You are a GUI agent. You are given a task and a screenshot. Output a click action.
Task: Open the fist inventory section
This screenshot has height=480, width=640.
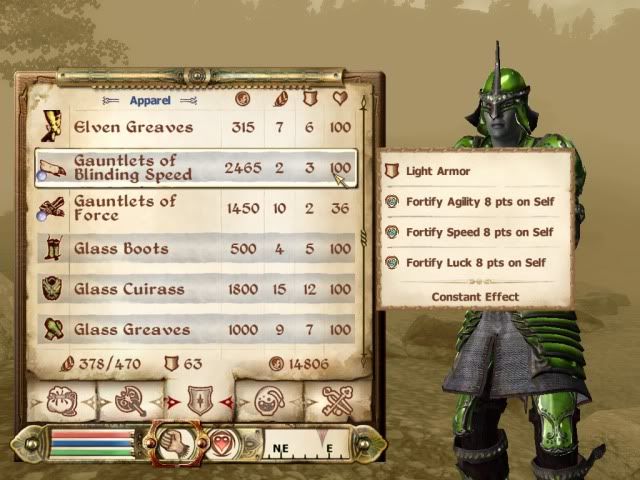(171, 442)
